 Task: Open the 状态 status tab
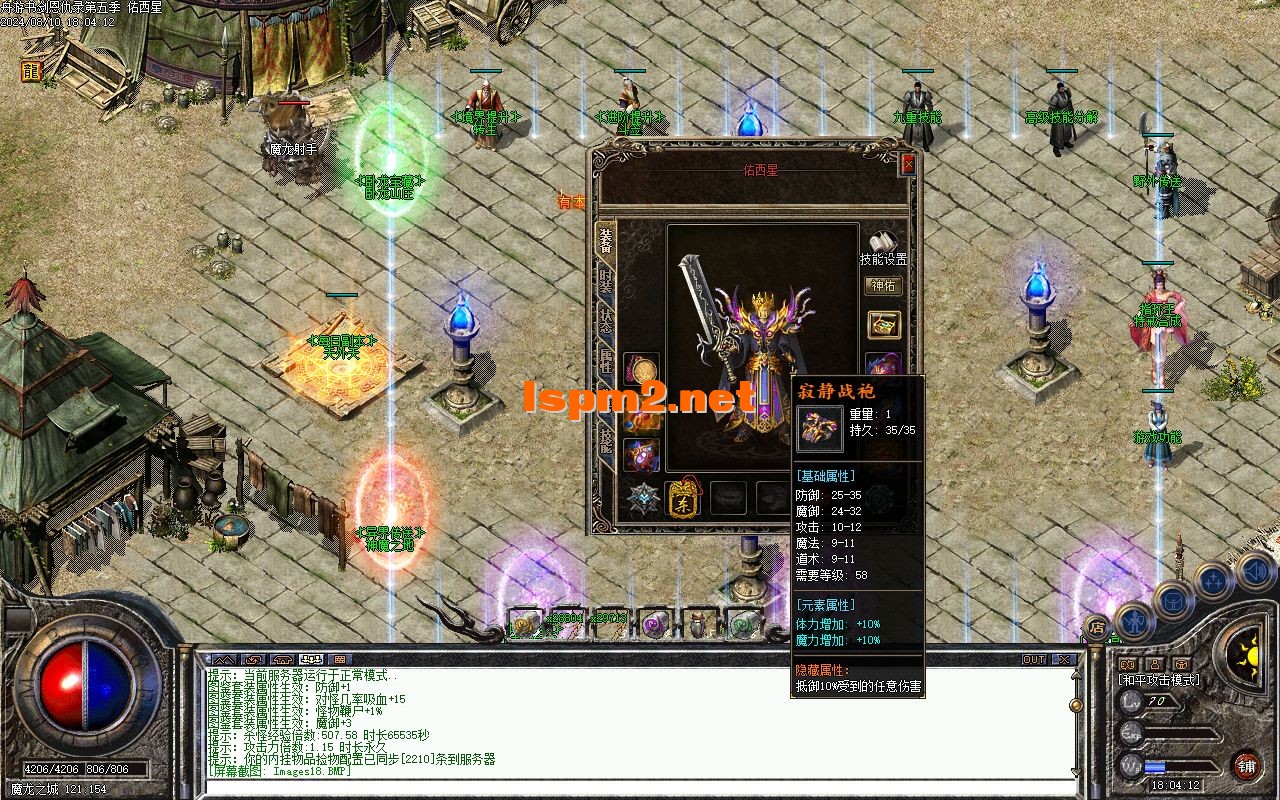605,322
